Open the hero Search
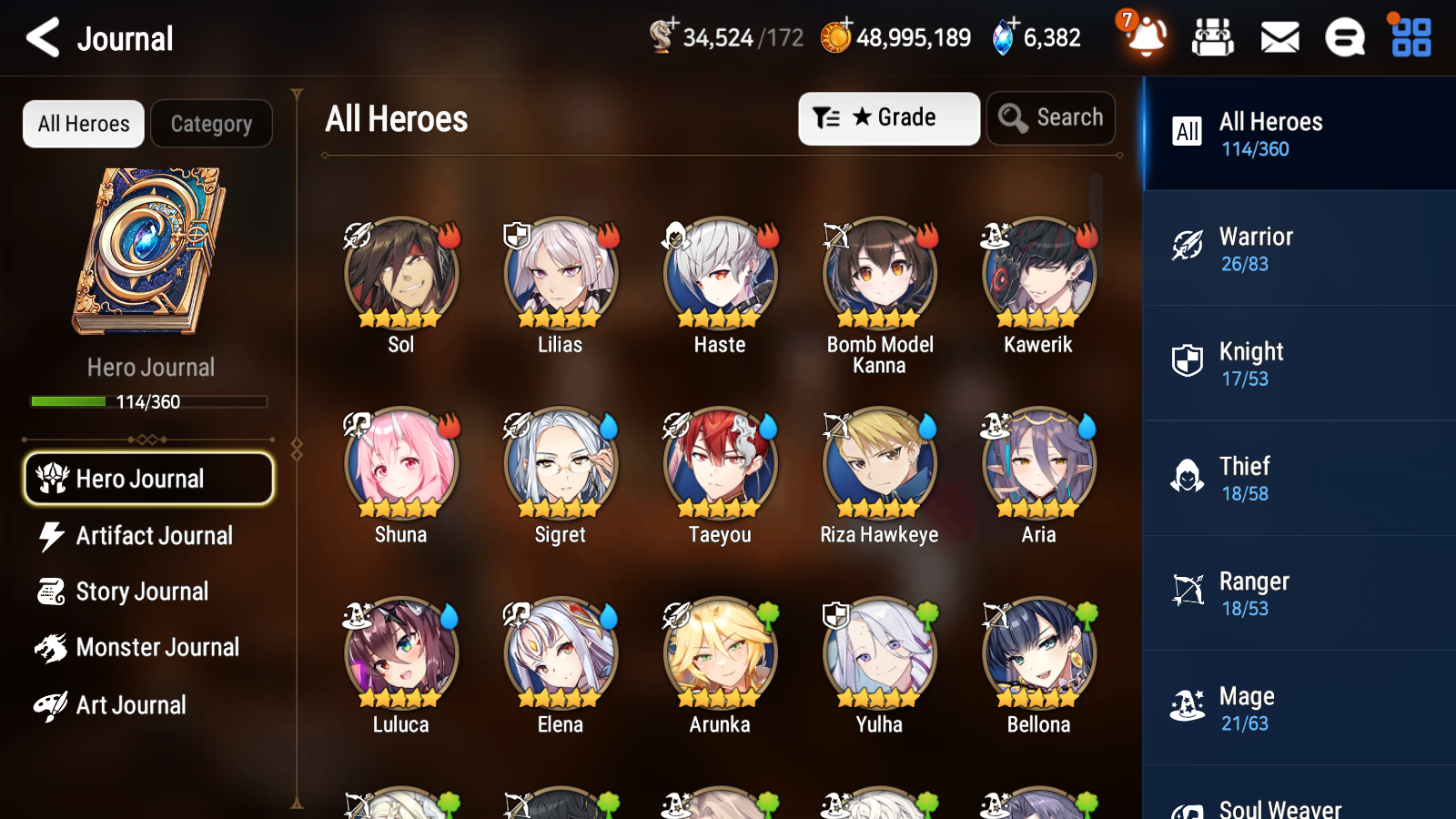Viewport: 1456px width, 819px height. pos(1051,117)
